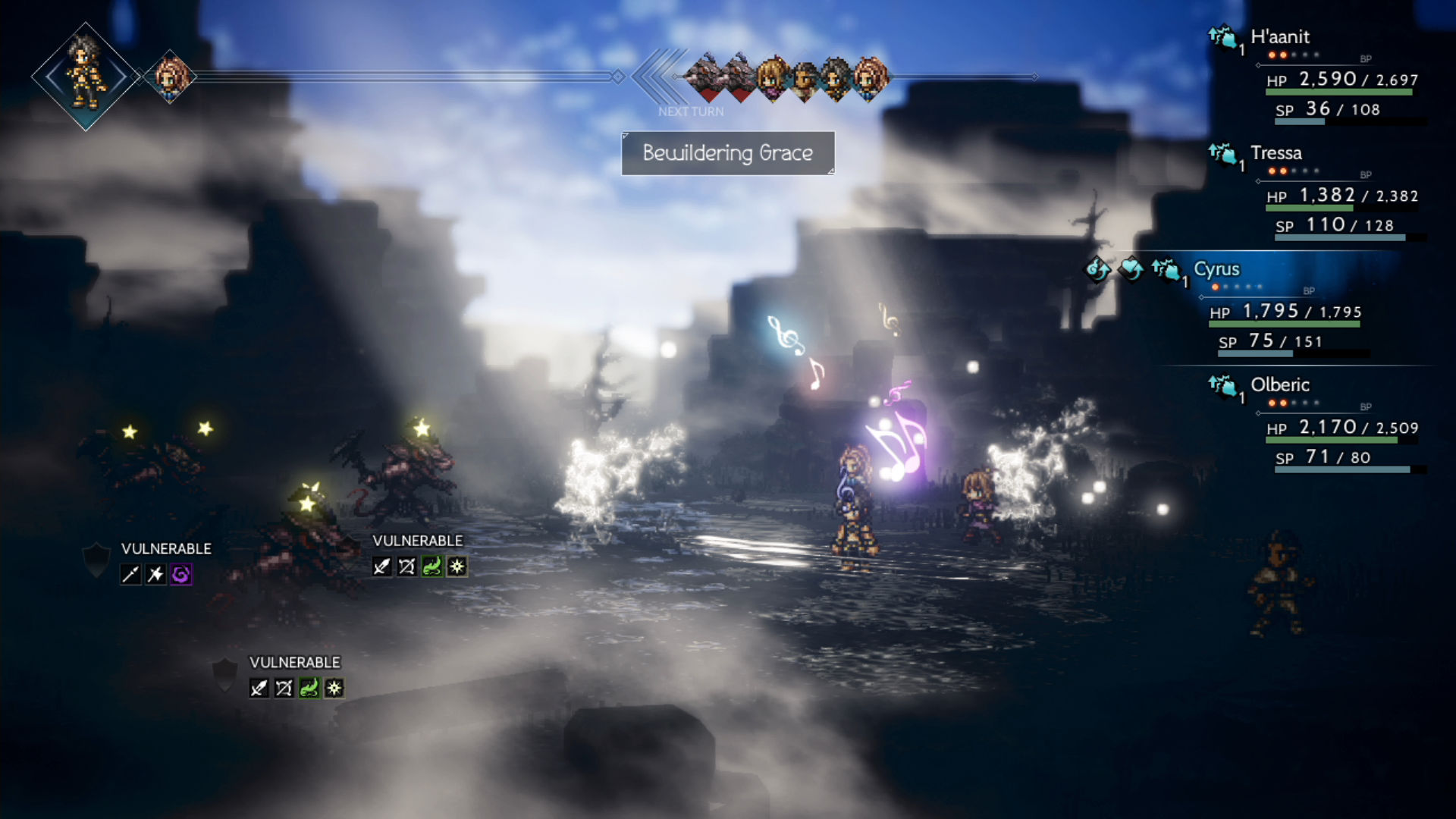The width and height of the screenshot is (1456, 819).
Task: Click the sword weakness icon on bottom enemy
Action: click(x=259, y=689)
